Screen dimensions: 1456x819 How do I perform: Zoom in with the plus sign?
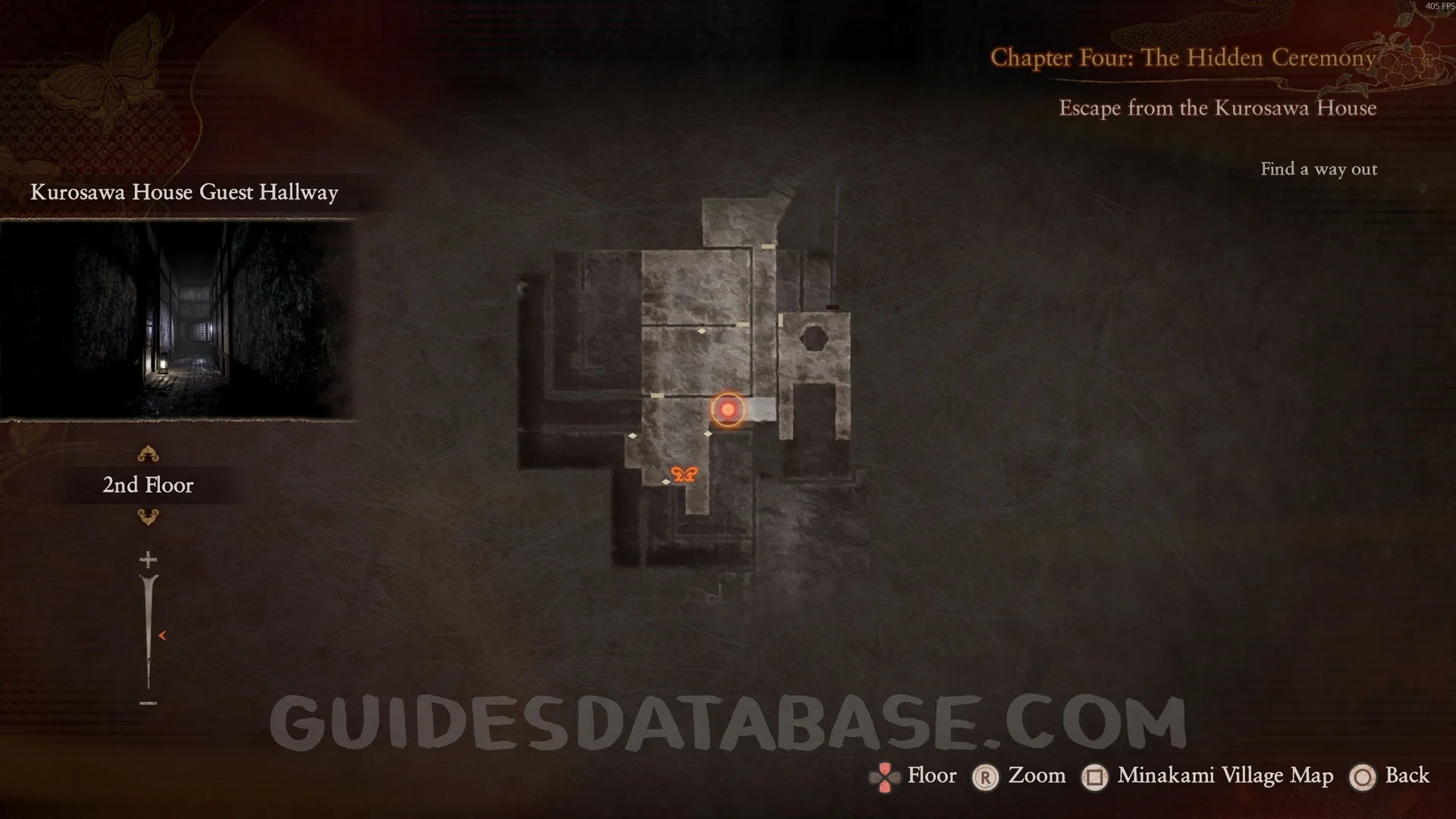point(148,560)
